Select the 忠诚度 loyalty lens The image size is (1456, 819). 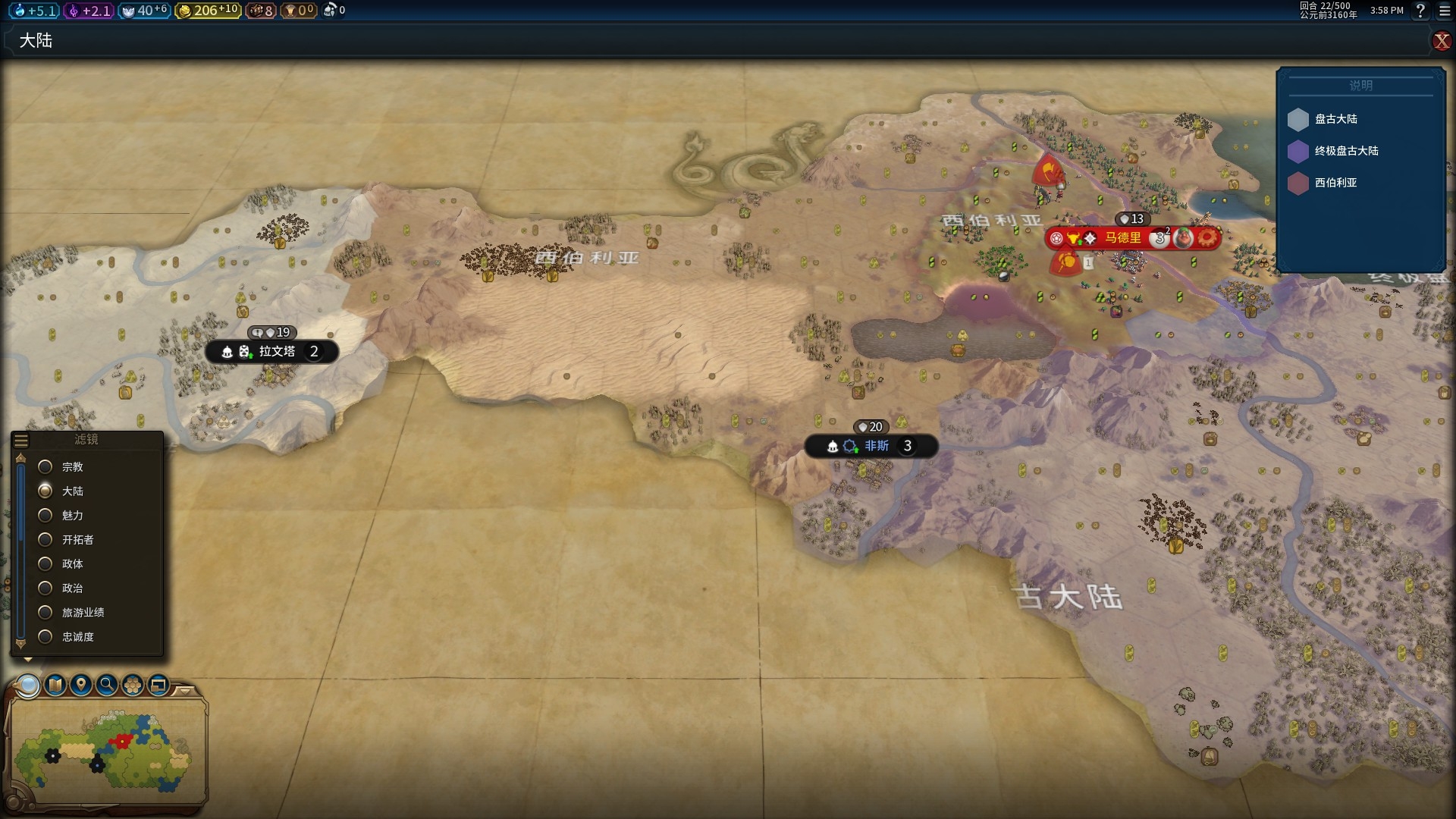tap(45, 637)
